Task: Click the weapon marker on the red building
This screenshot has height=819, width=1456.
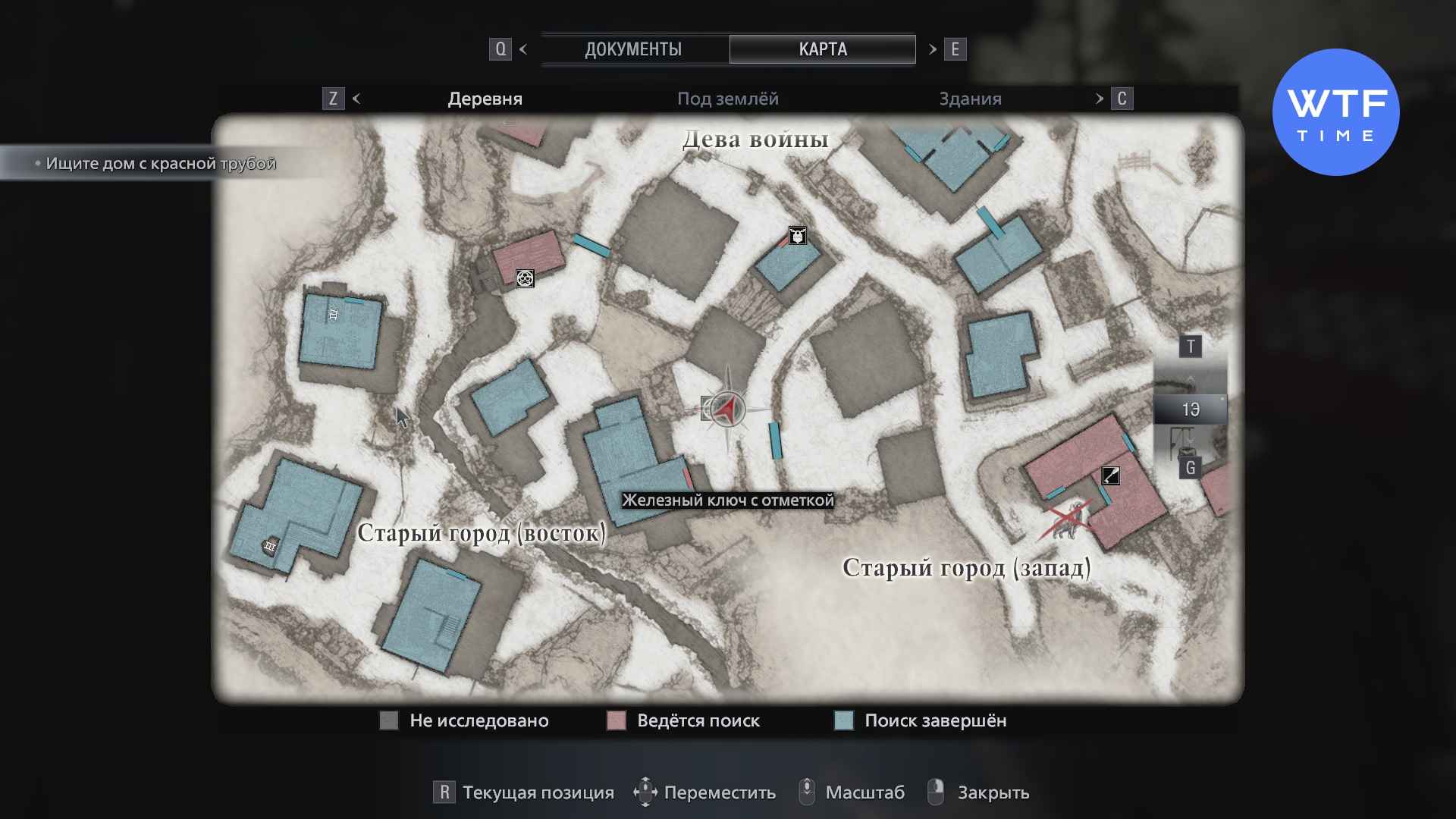Action: pos(1110,475)
